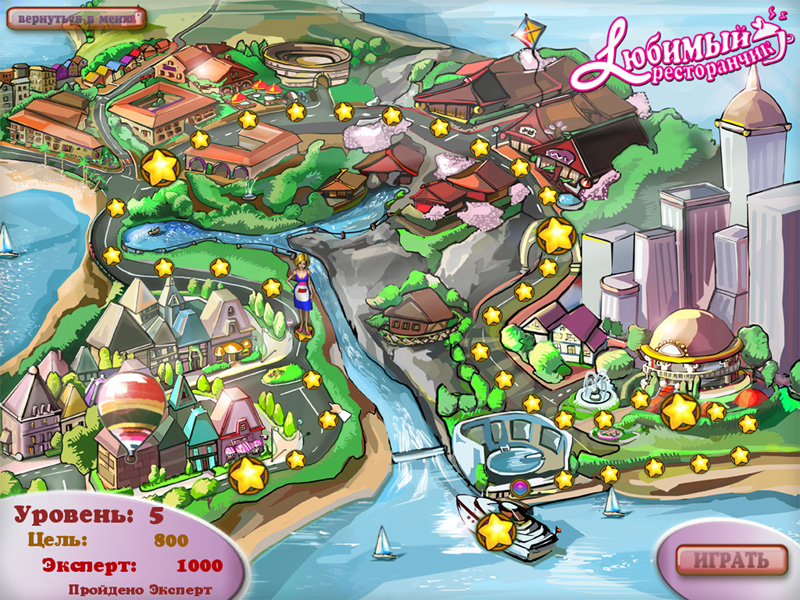Select the large star by the orange-roofed town

coord(160,167)
